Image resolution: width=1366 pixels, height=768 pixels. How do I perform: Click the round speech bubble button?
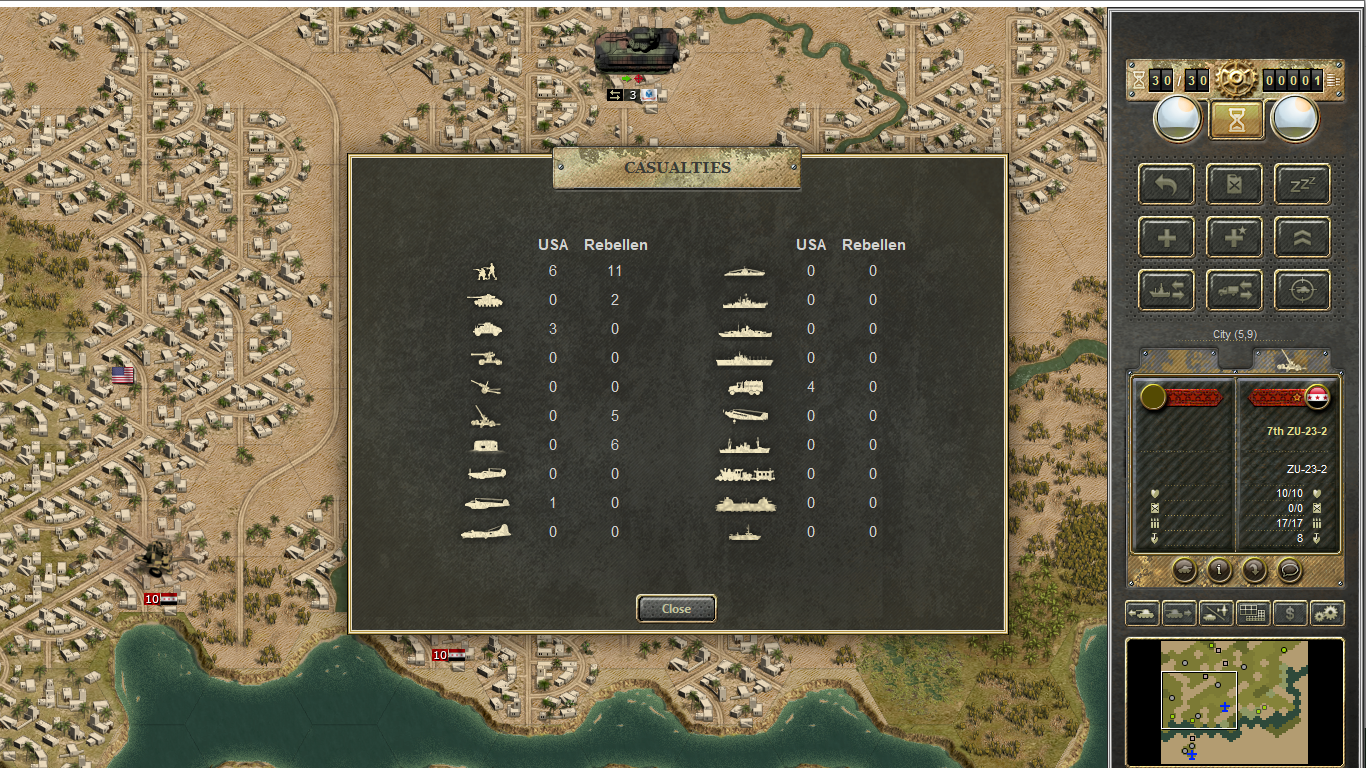(x=1290, y=570)
